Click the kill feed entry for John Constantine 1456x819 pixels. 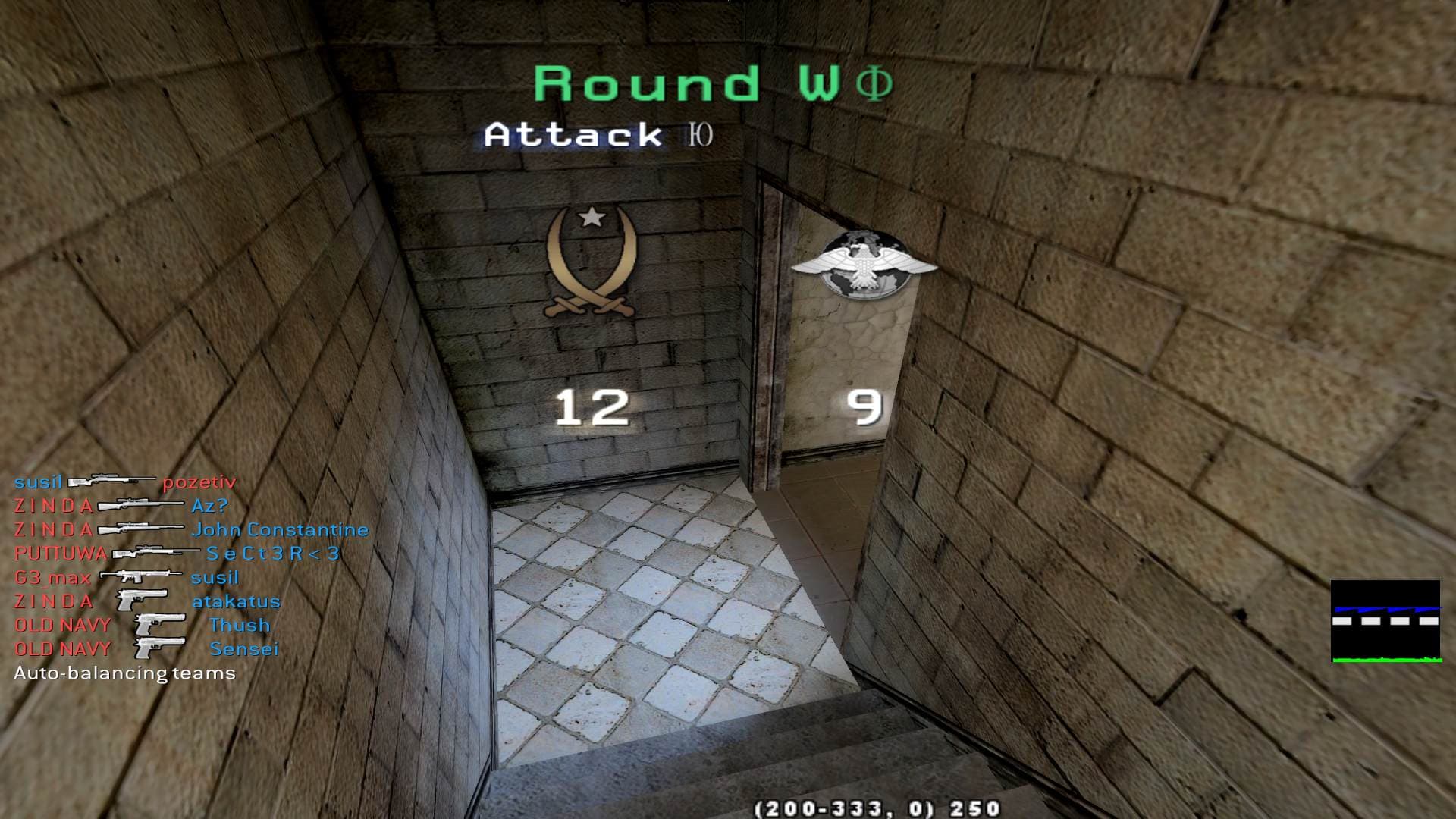[191, 529]
